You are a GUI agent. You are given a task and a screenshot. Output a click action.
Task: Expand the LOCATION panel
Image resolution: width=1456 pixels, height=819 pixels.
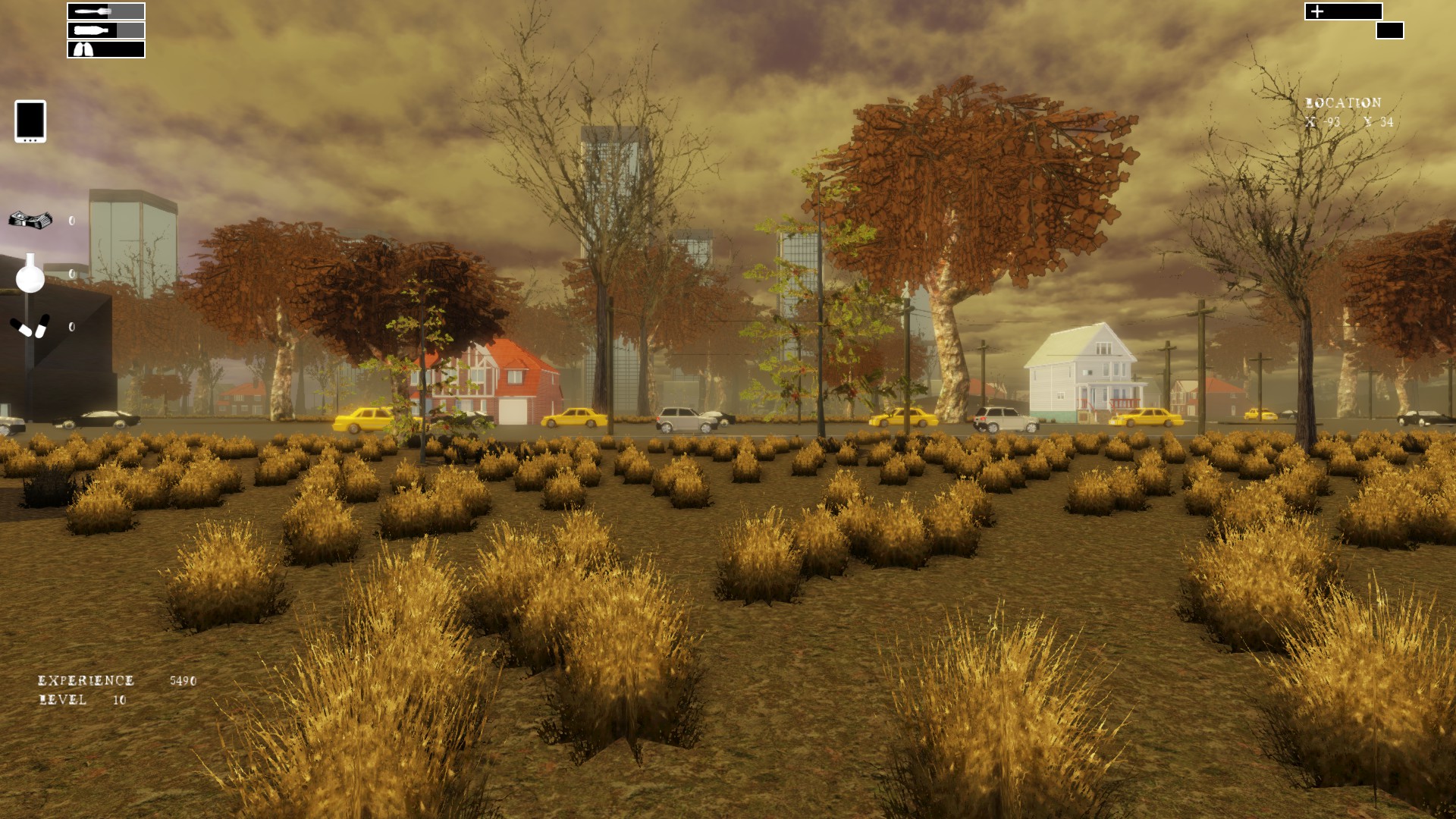[x=1342, y=102]
